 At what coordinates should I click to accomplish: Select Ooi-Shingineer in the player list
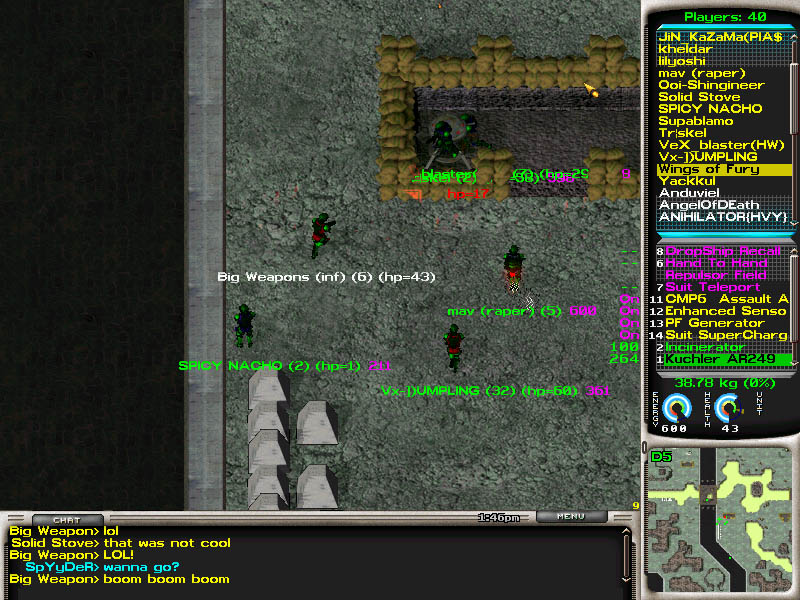[x=711, y=85]
